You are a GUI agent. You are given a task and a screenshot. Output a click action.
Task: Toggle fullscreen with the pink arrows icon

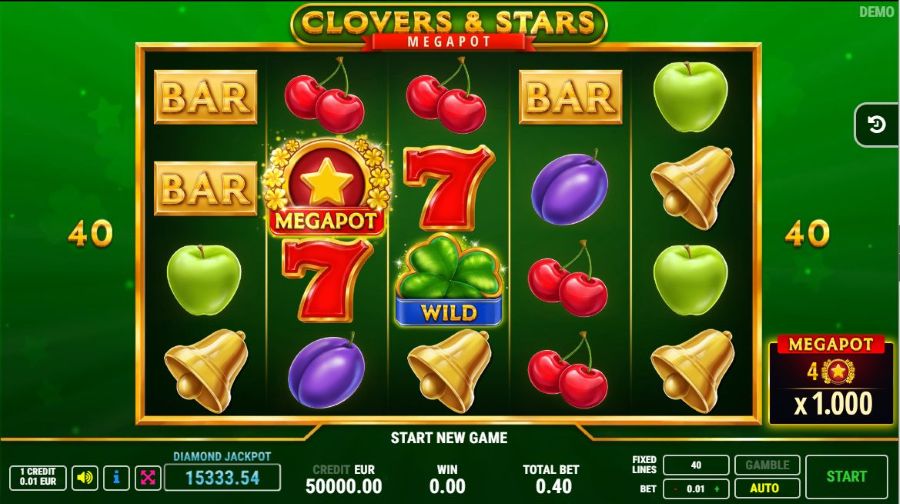(x=147, y=477)
